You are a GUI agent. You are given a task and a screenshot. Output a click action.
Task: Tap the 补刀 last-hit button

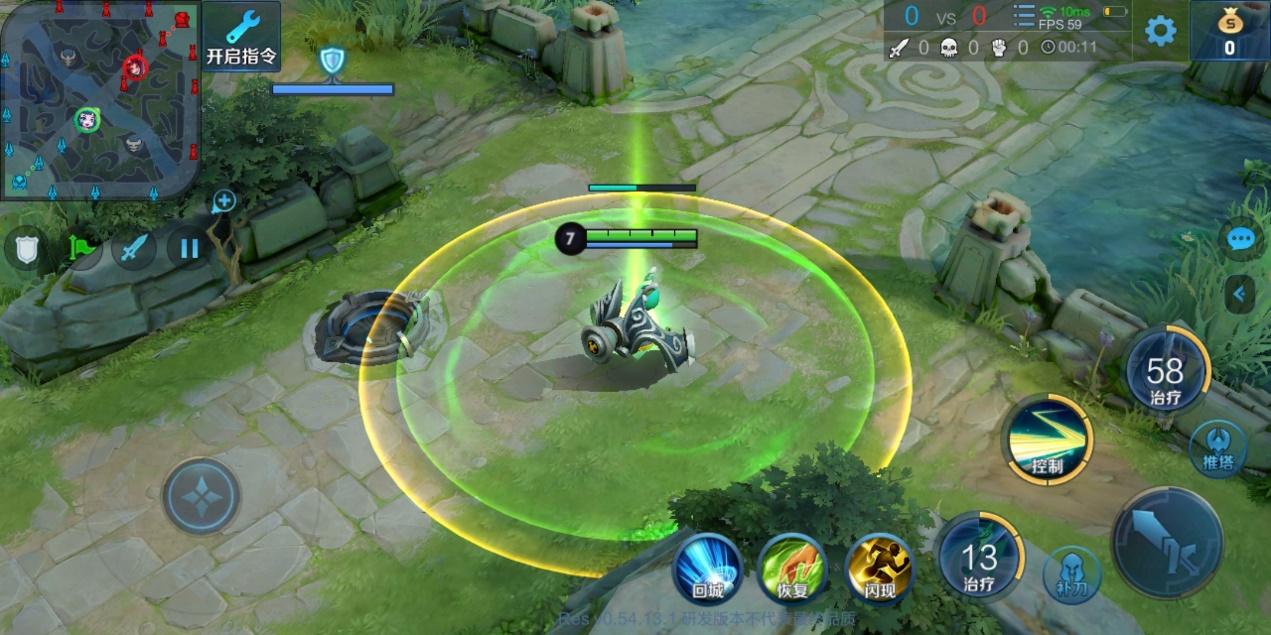(x=1072, y=574)
